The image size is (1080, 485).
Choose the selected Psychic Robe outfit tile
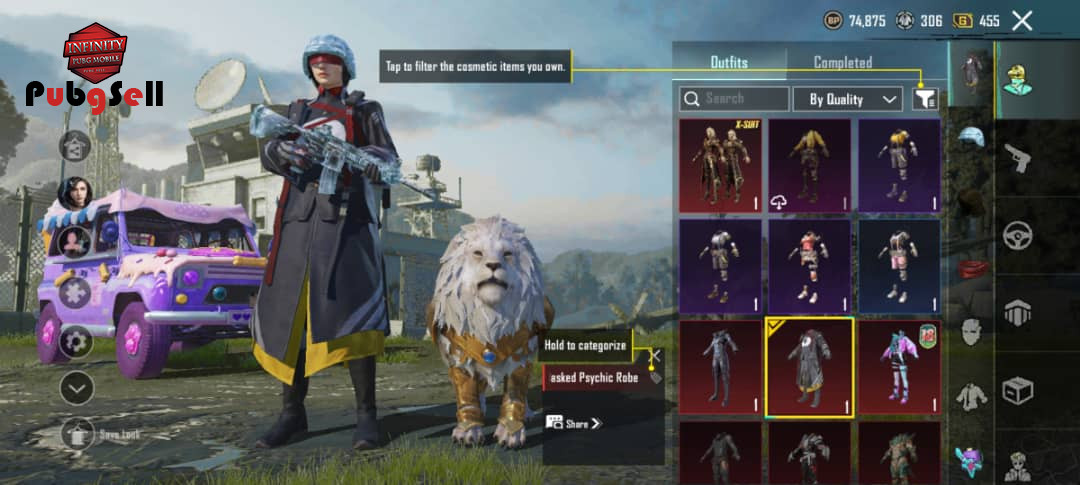pos(809,367)
